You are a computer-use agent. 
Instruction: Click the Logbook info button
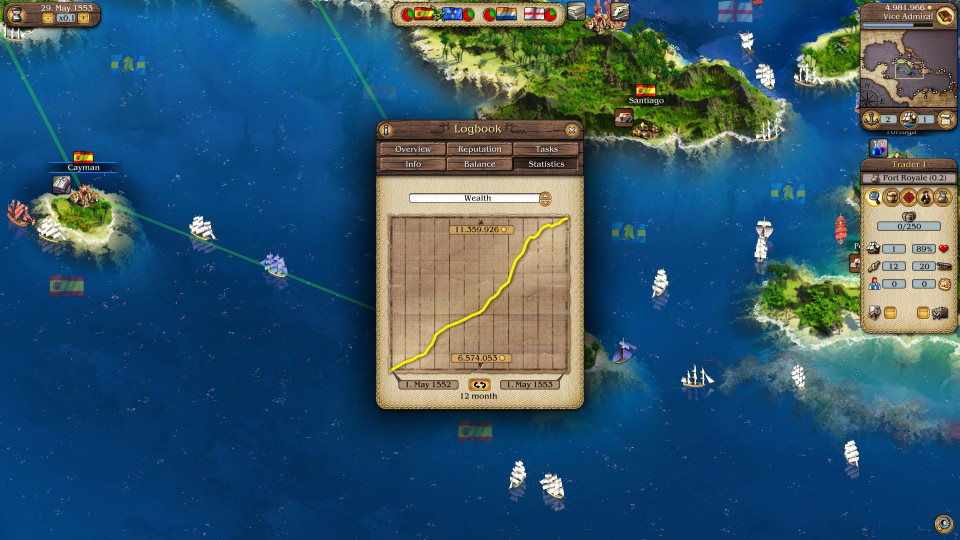[387, 129]
